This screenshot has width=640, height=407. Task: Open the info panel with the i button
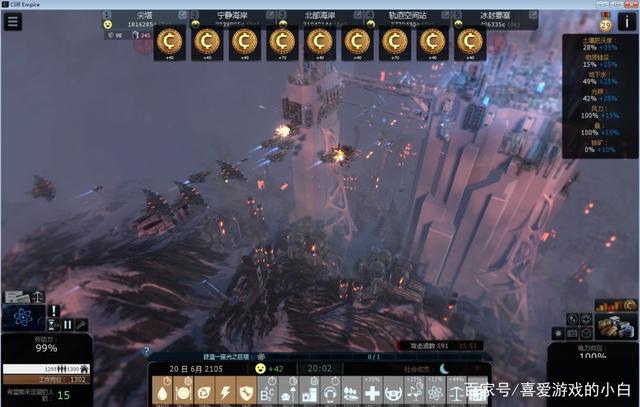pos(626,22)
